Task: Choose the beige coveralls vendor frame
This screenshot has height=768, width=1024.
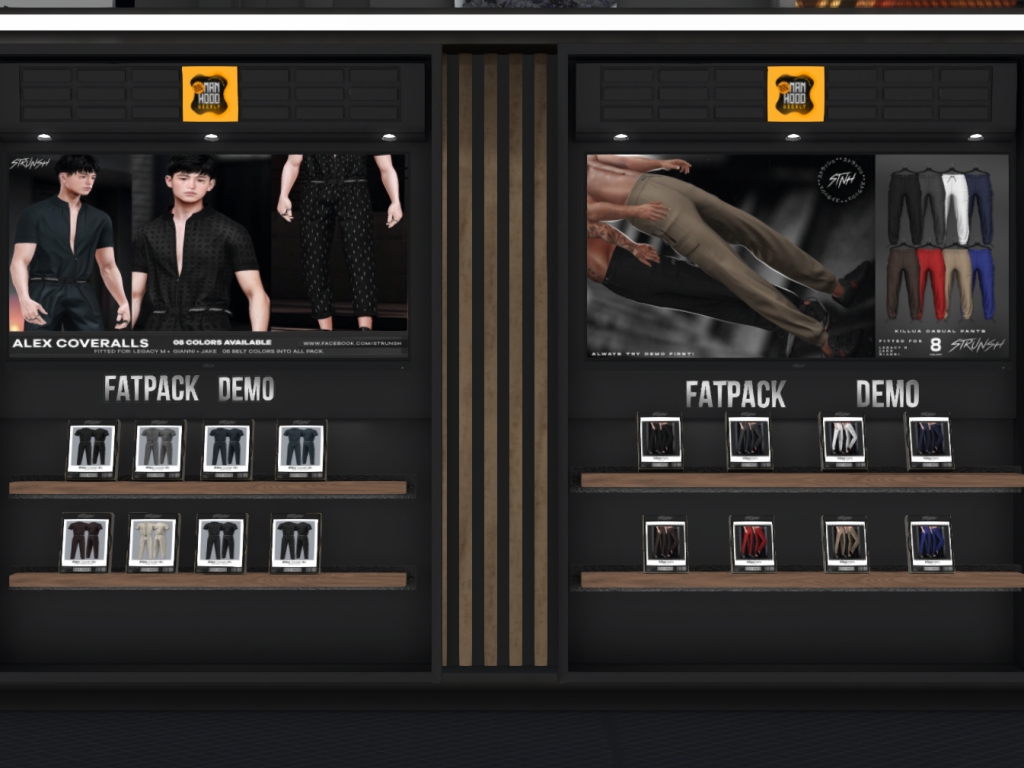Action: click(153, 543)
